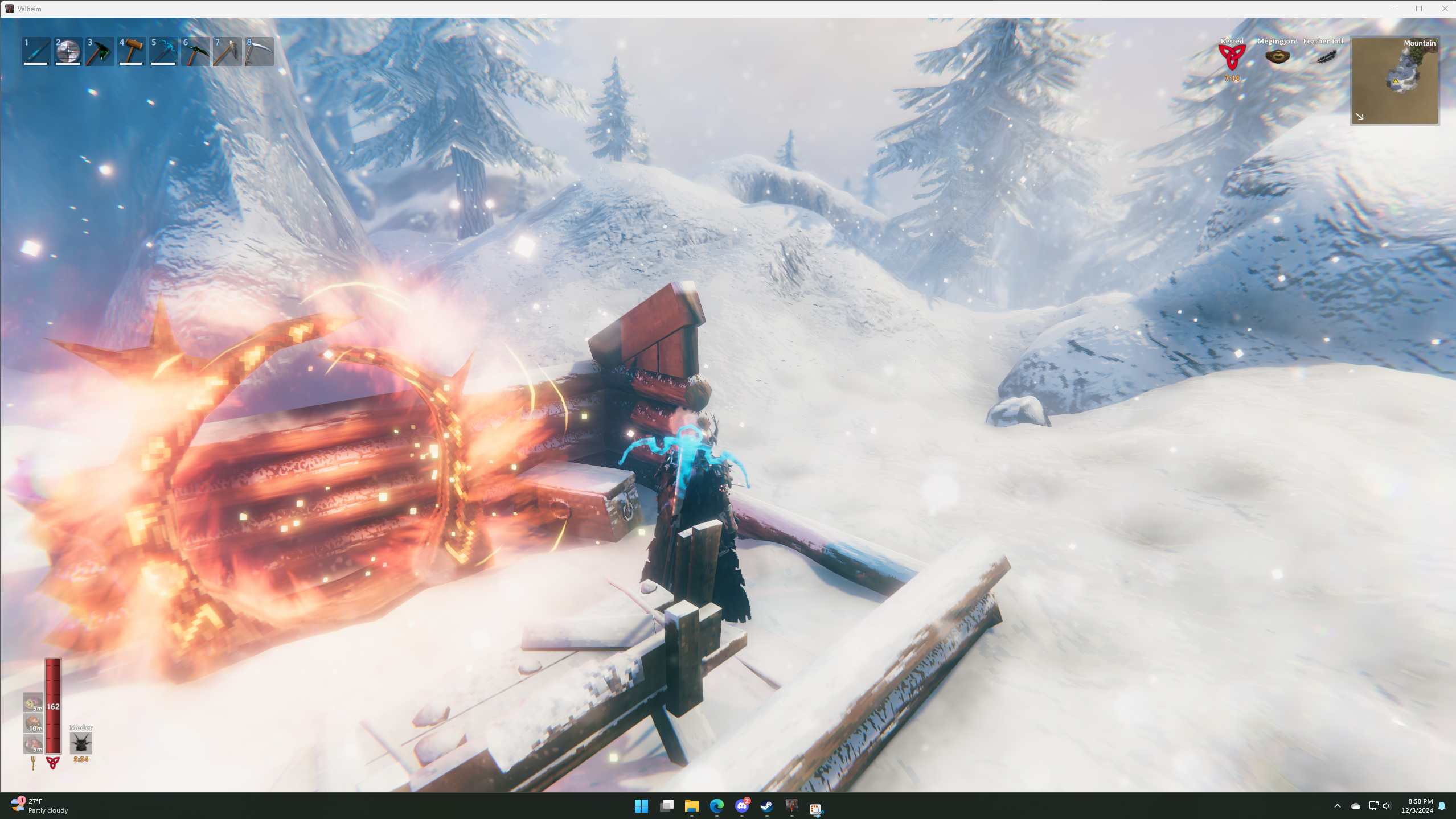
Task: Activate the Moder forsaken power icon
Action: click(81, 743)
